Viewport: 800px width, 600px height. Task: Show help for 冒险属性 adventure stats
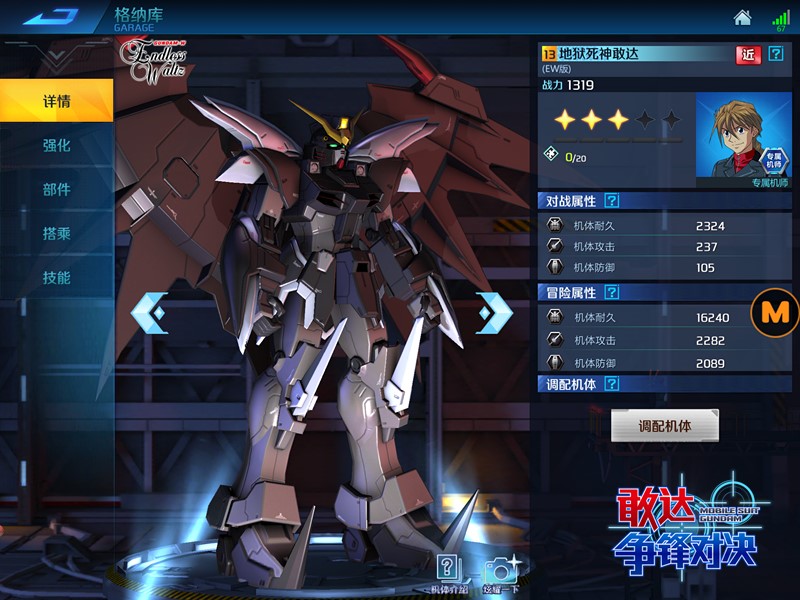(612, 293)
